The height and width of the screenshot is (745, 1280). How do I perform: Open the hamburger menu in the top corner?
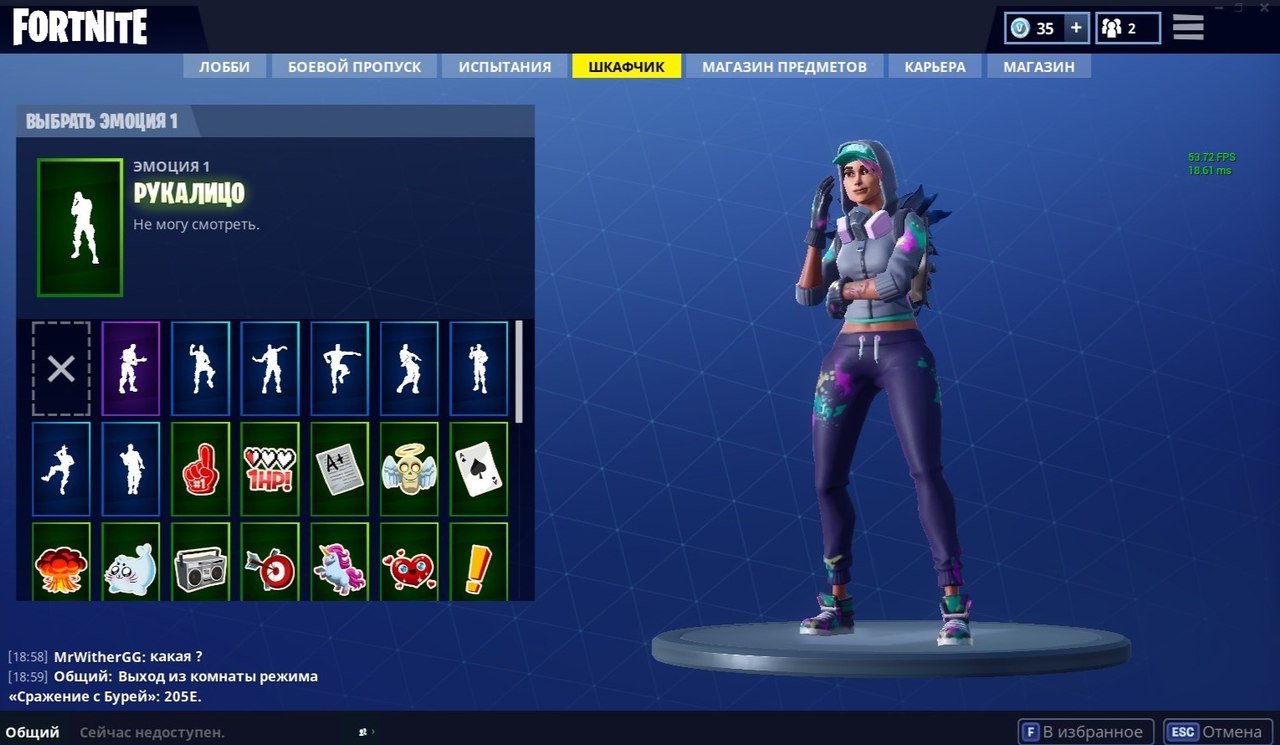click(1188, 27)
